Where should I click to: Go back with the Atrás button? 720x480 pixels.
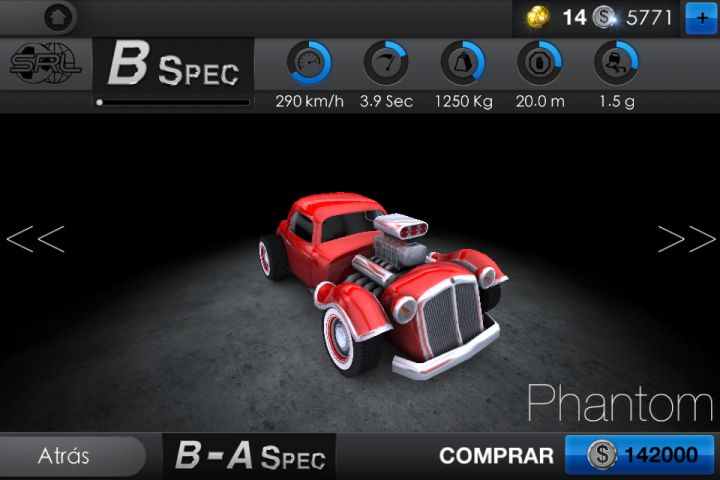click(65, 456)
